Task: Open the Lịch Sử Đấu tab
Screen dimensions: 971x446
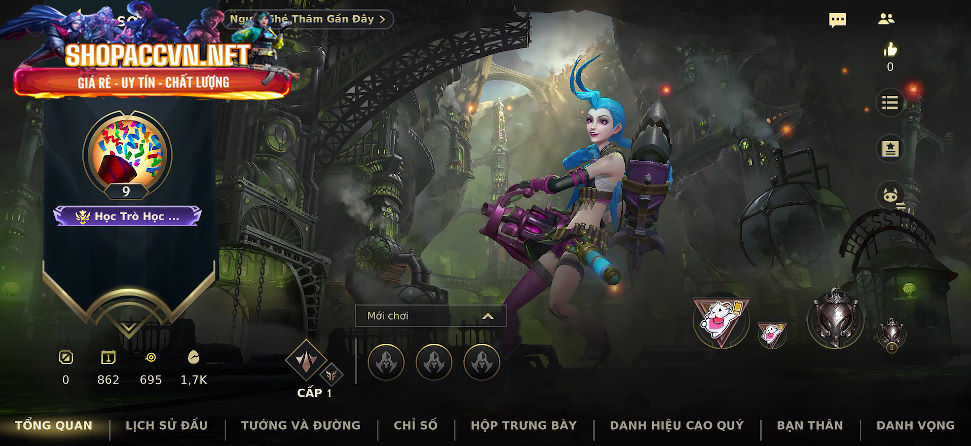Action: pyautogui.click(x=166, y=426)
